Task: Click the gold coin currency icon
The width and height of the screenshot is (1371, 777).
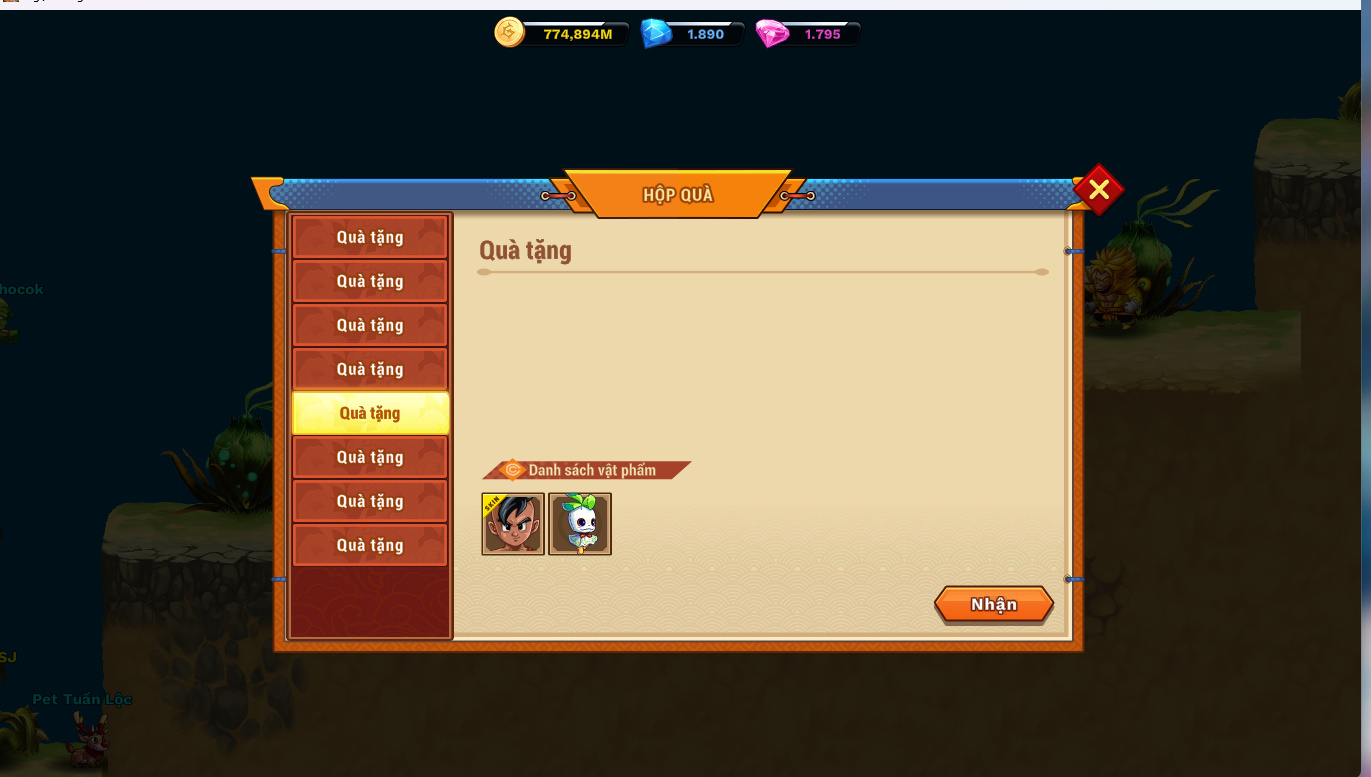Action: coord(509,34)
